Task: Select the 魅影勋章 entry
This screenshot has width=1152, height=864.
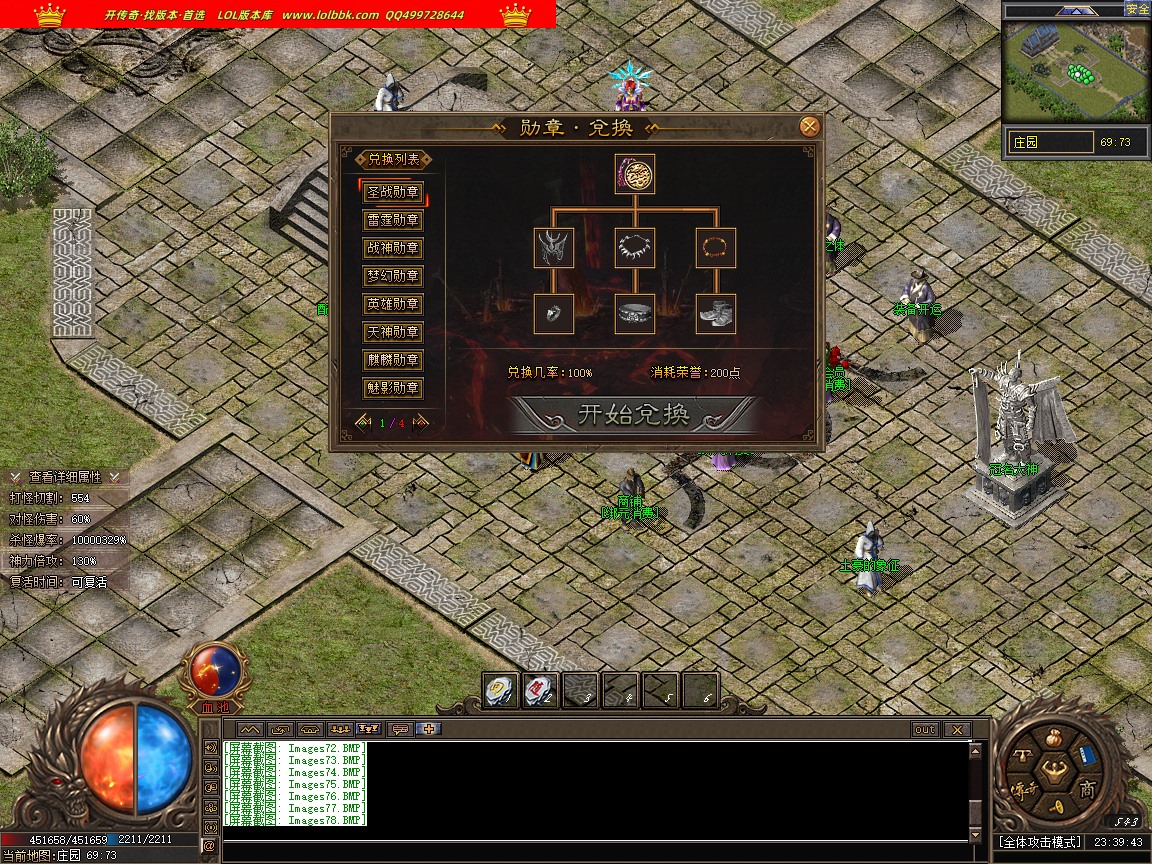Action: click(x=393, y=388)
